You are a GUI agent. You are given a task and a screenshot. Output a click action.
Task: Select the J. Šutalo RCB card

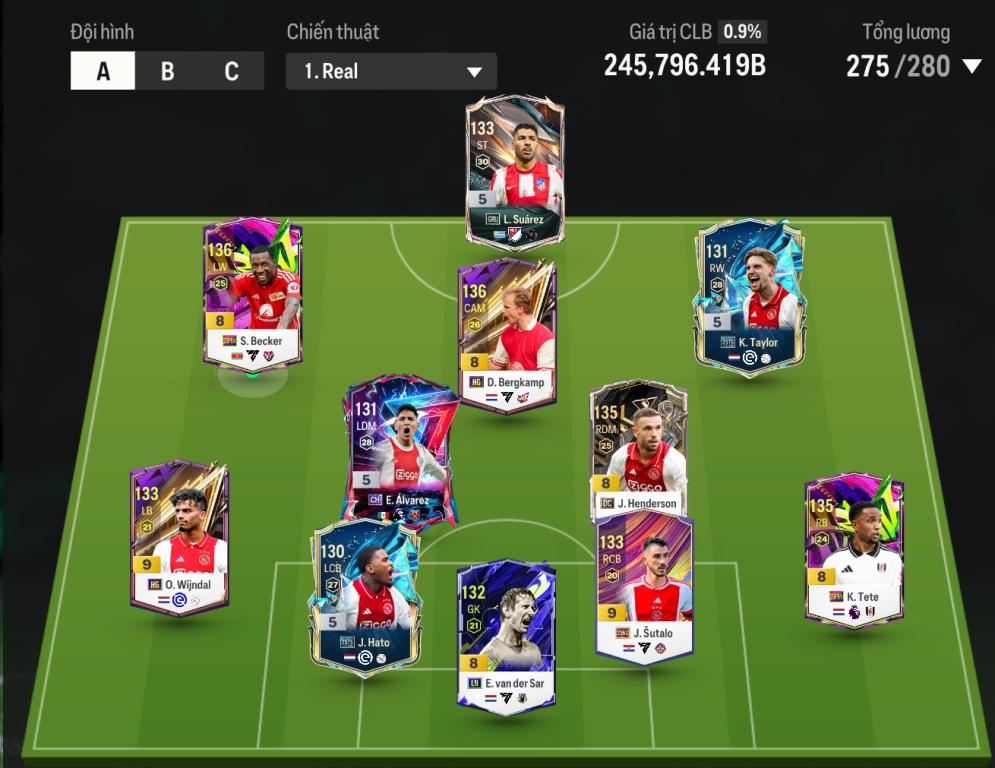tap(644, 584)
